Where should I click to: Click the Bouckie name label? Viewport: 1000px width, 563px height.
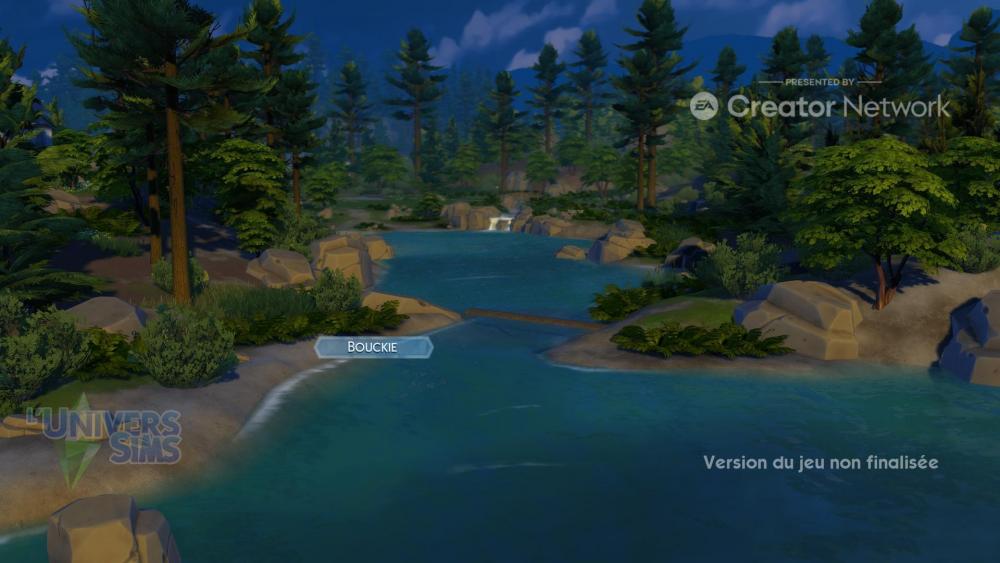[373, 347]
